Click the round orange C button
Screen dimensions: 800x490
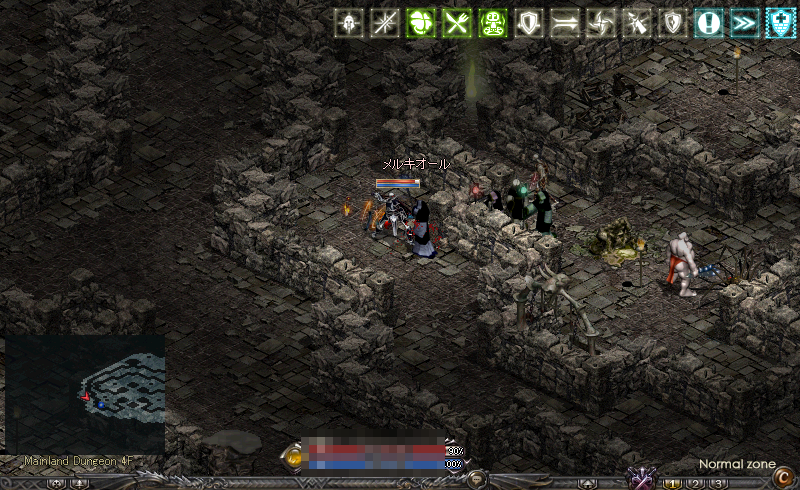coord(784,477)
